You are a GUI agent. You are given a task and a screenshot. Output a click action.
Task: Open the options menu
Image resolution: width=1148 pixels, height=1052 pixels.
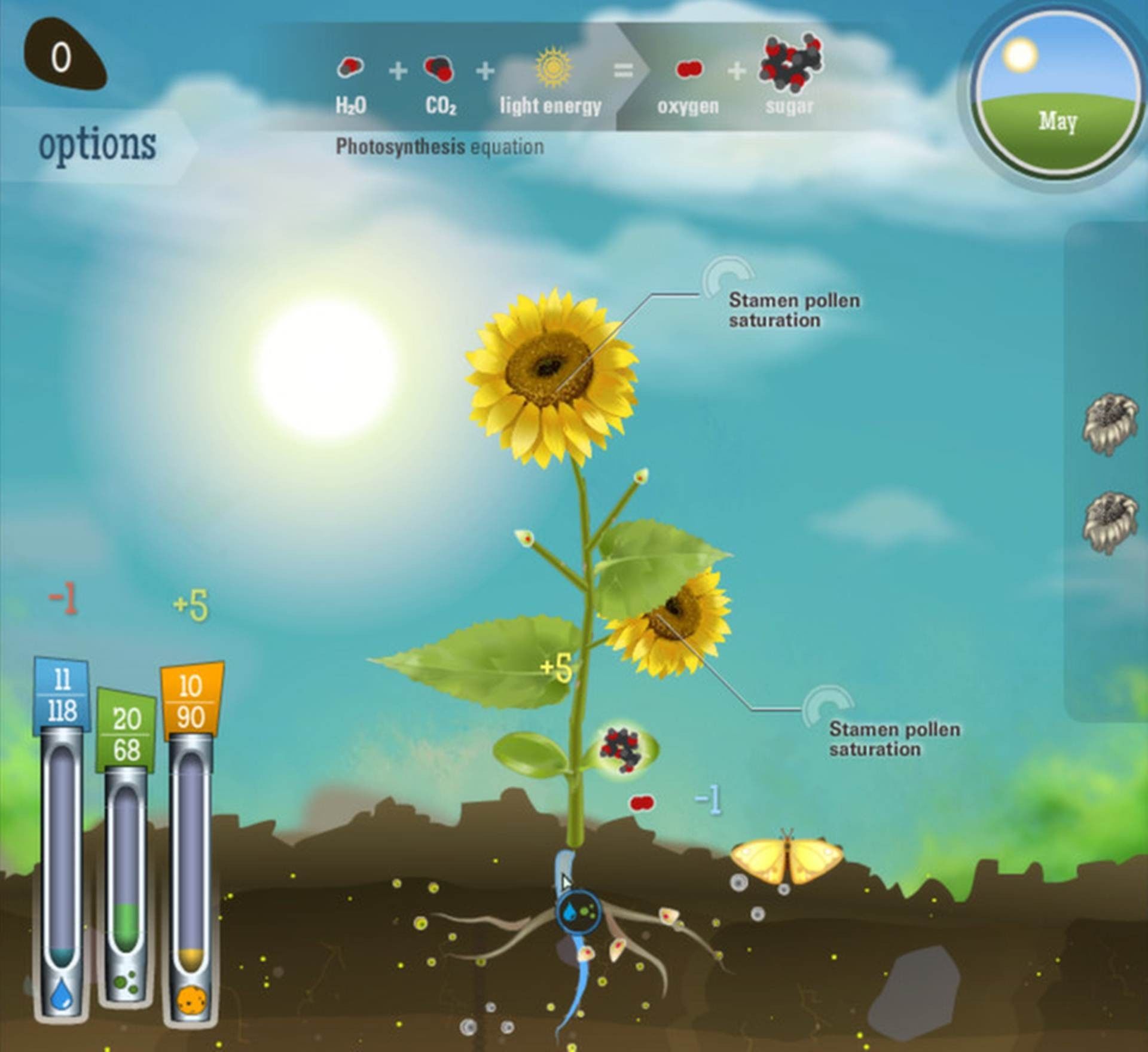(97, 144)
